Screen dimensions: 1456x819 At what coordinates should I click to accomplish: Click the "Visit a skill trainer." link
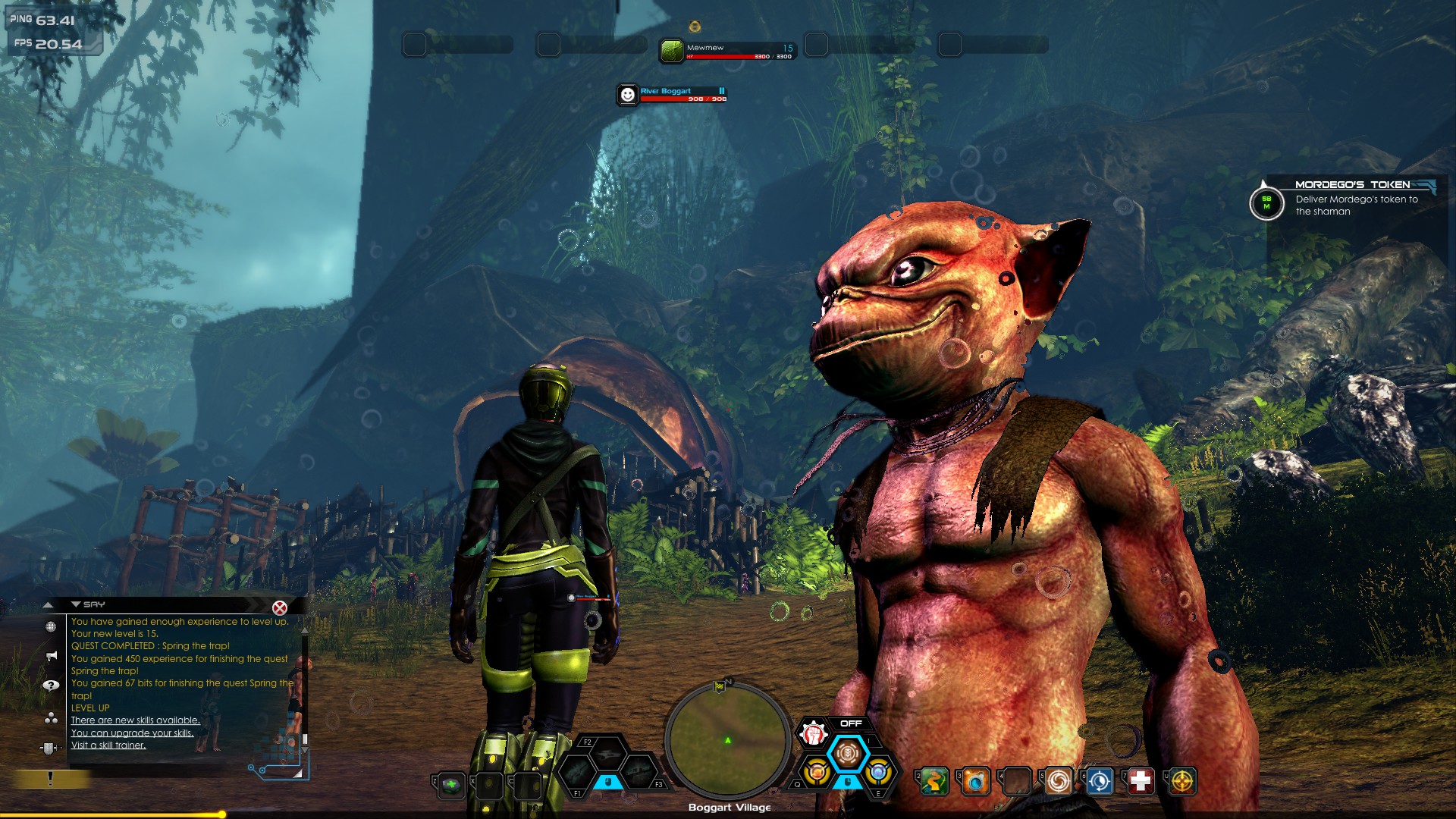pyautogui.click(x=108, y=745)
